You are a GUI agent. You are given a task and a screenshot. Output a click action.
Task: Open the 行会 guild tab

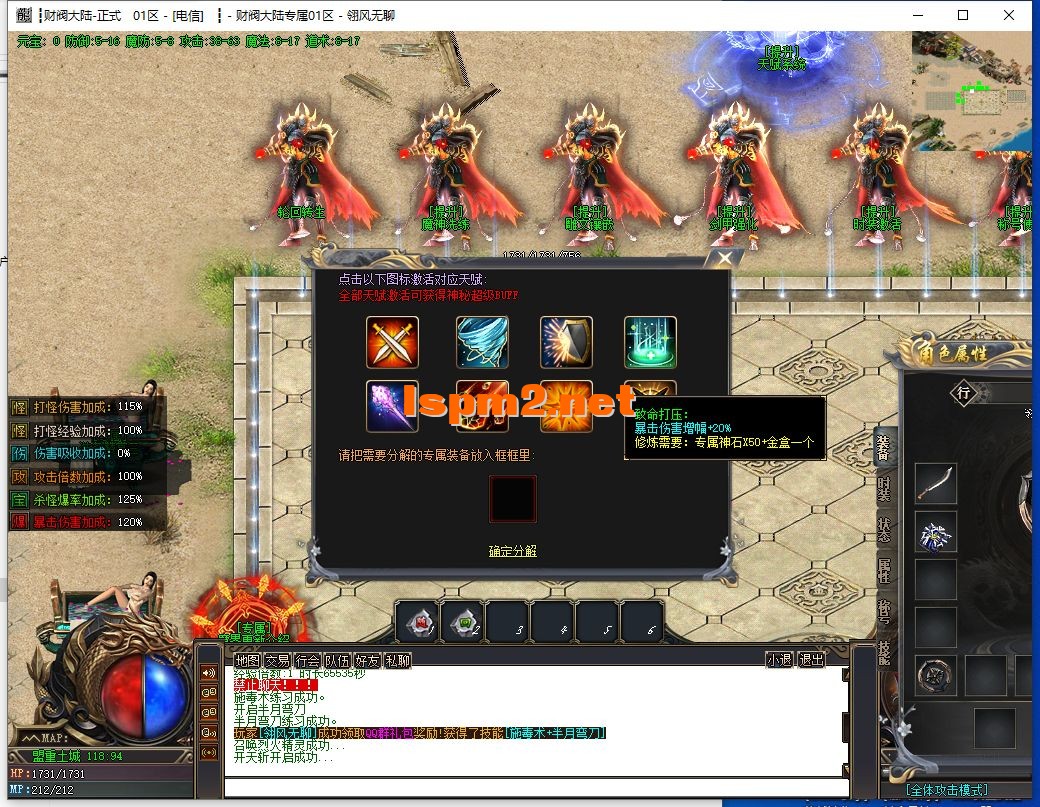point(307,660)
